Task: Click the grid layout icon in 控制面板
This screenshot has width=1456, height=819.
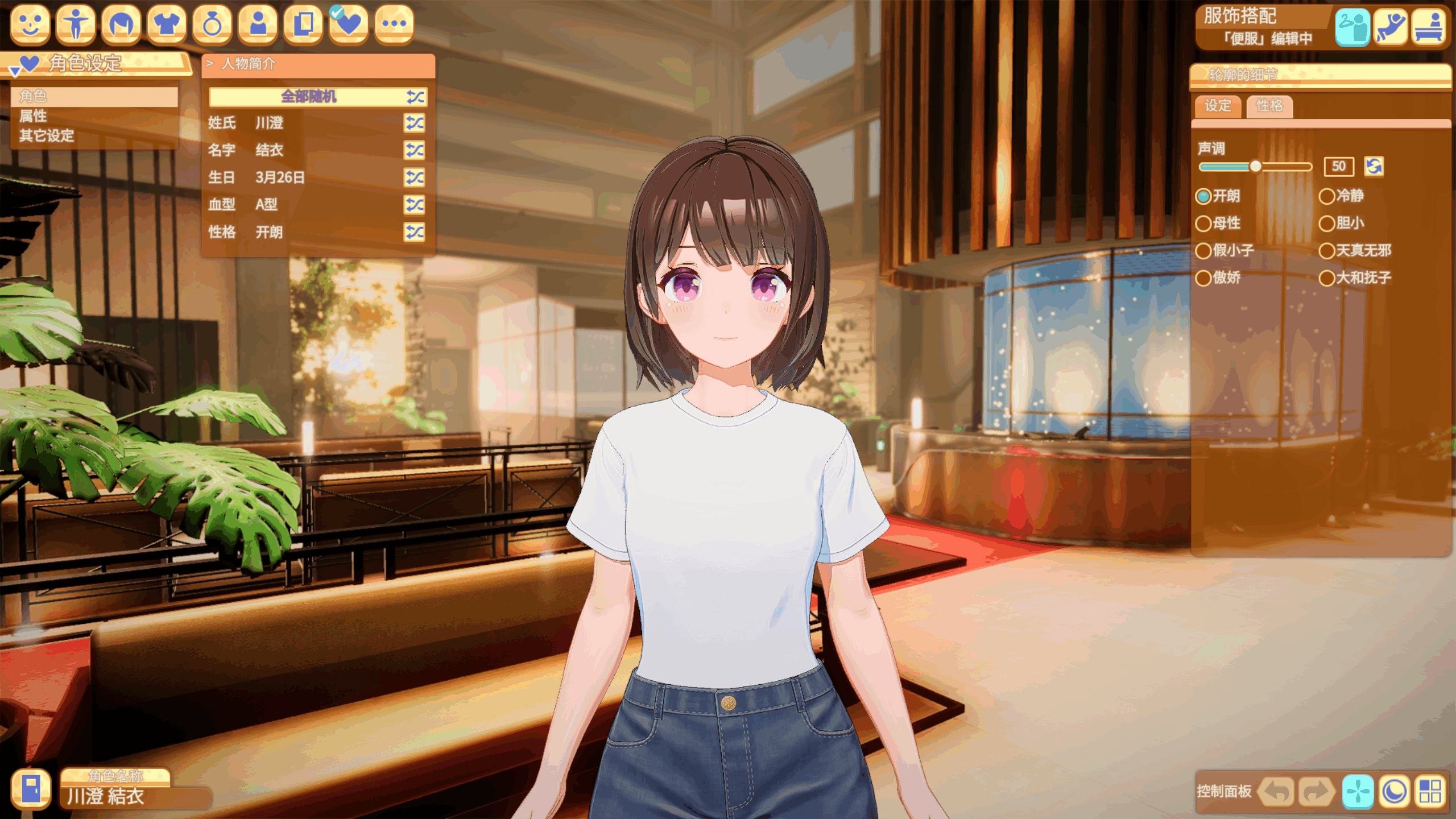Action: 1429,791
